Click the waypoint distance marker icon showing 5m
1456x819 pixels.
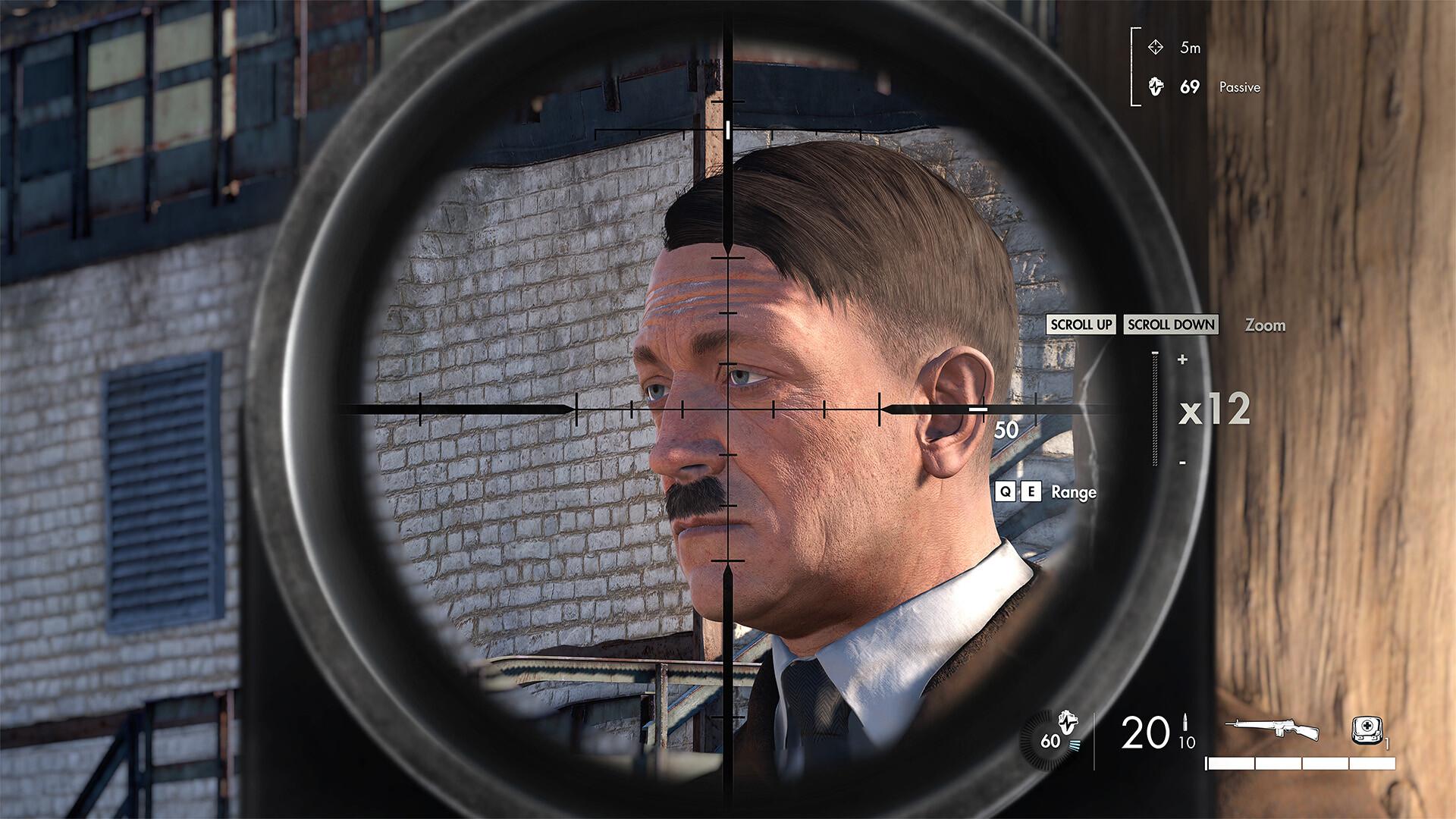[1157, 45]
